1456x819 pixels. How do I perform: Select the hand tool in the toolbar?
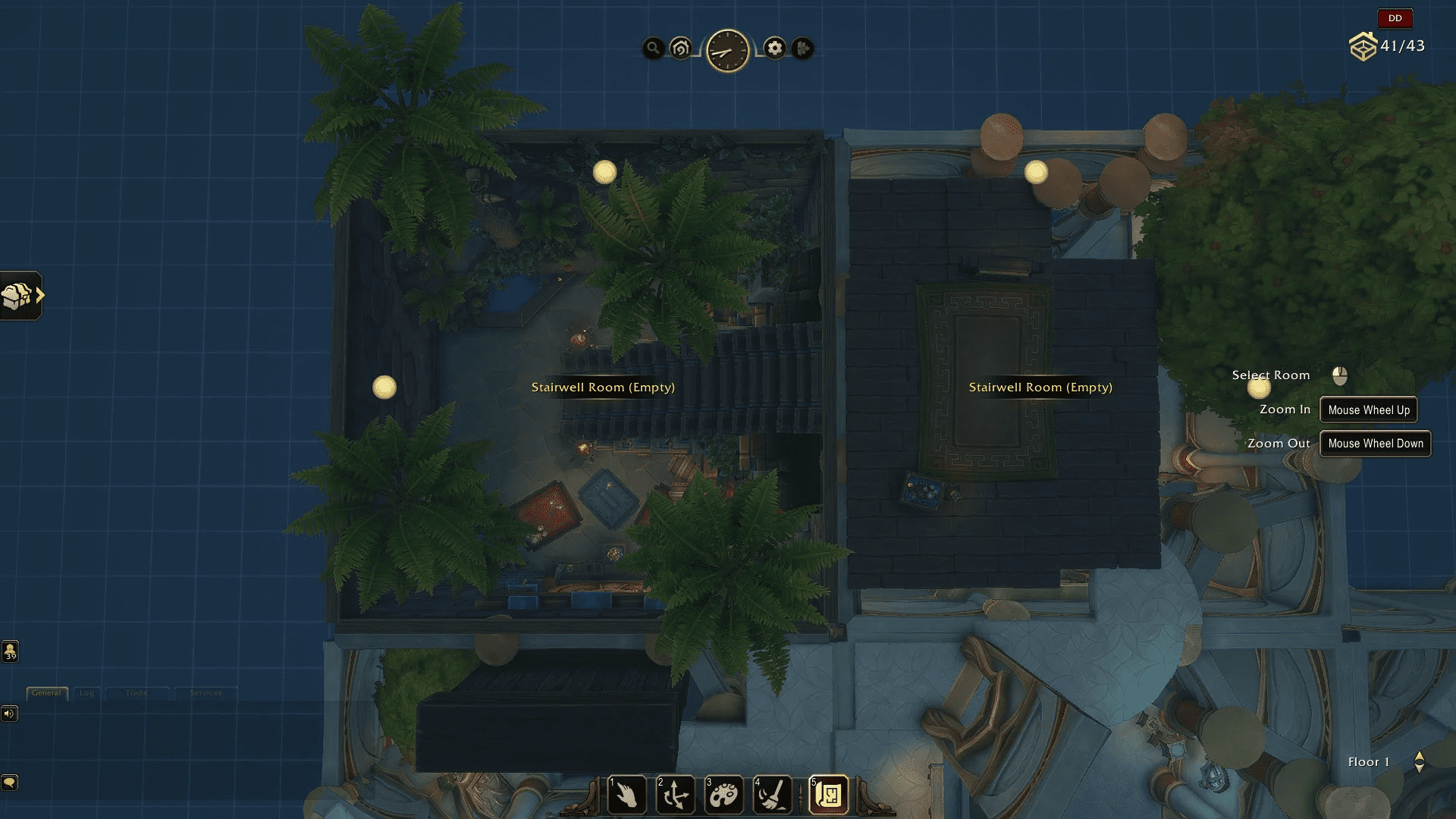[x=626, y=795]
